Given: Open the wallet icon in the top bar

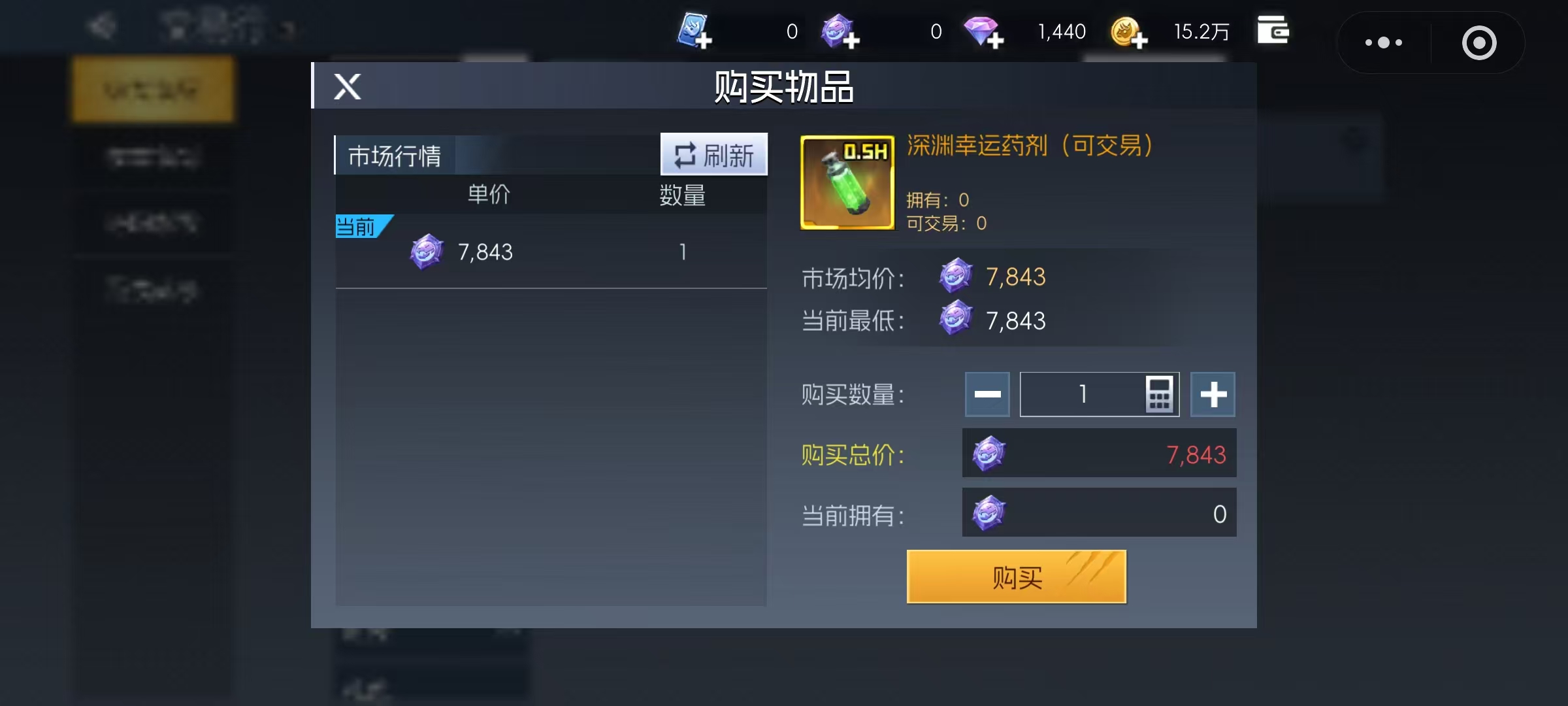Looking at the screenshot, I should [x=1273, y=29].
